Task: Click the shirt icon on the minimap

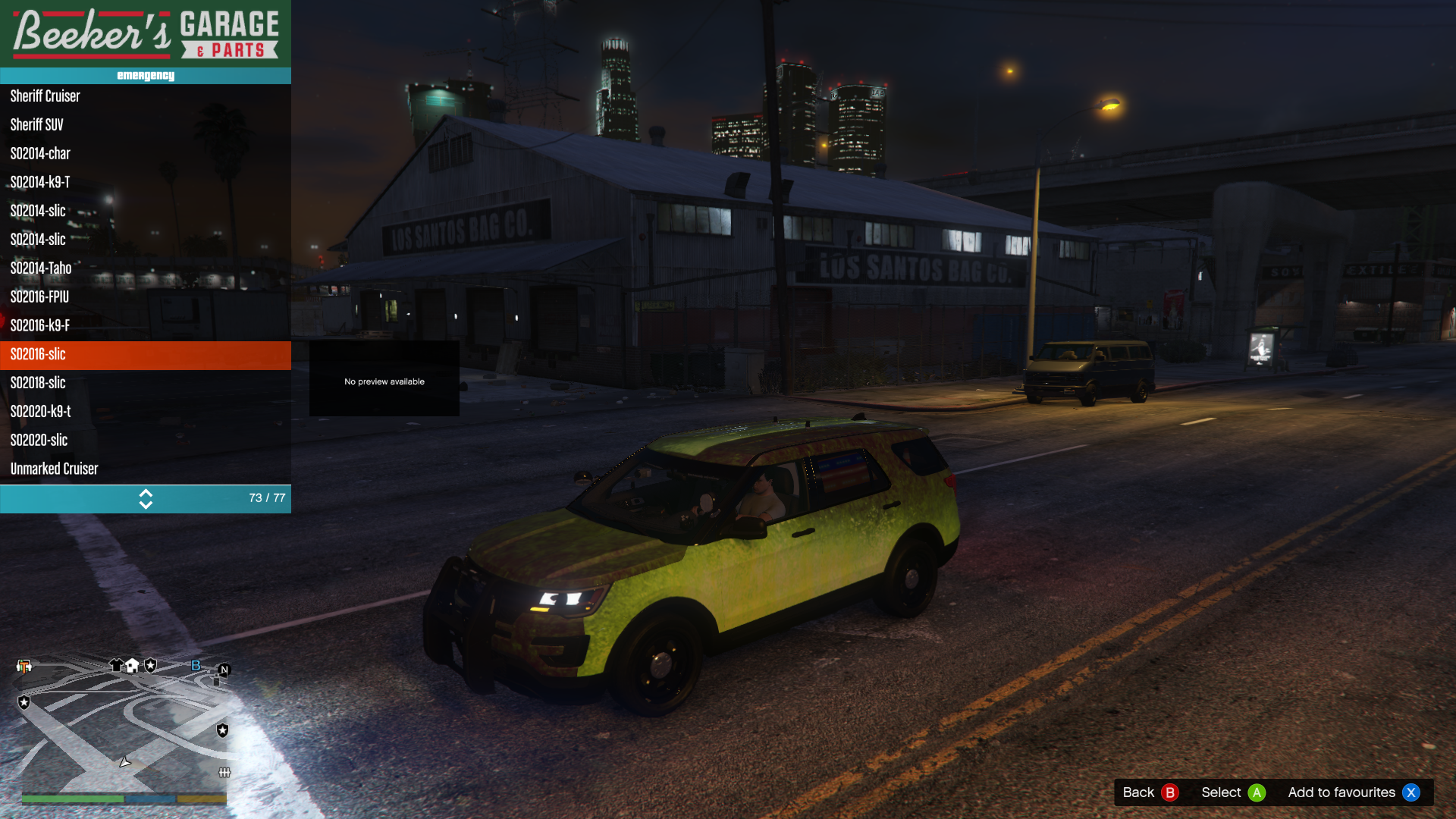Action: tap(116, 666)
